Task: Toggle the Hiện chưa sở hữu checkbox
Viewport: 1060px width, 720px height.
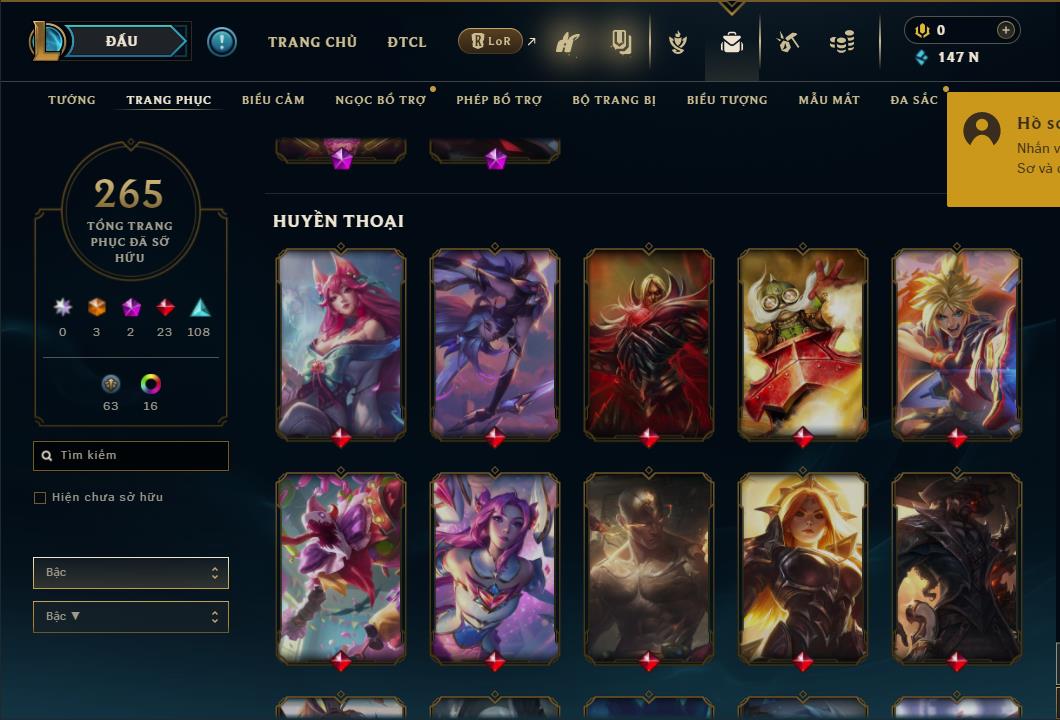Action: coord(40,498)
